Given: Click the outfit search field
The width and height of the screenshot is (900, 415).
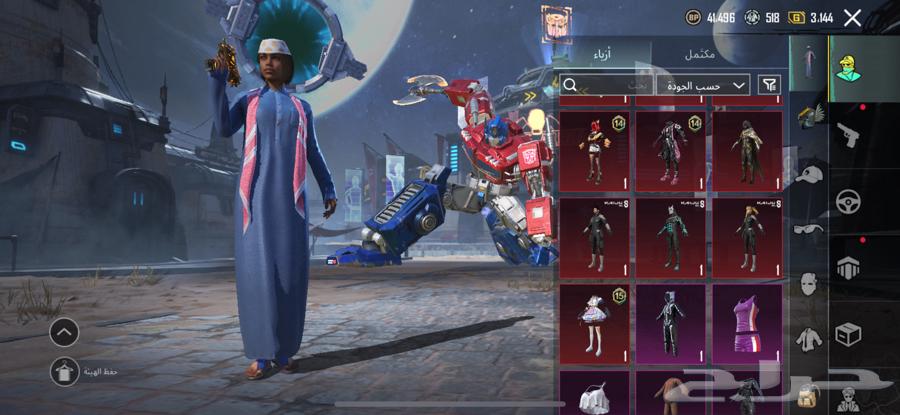Looking at the screenshot, I should point(605,85).
